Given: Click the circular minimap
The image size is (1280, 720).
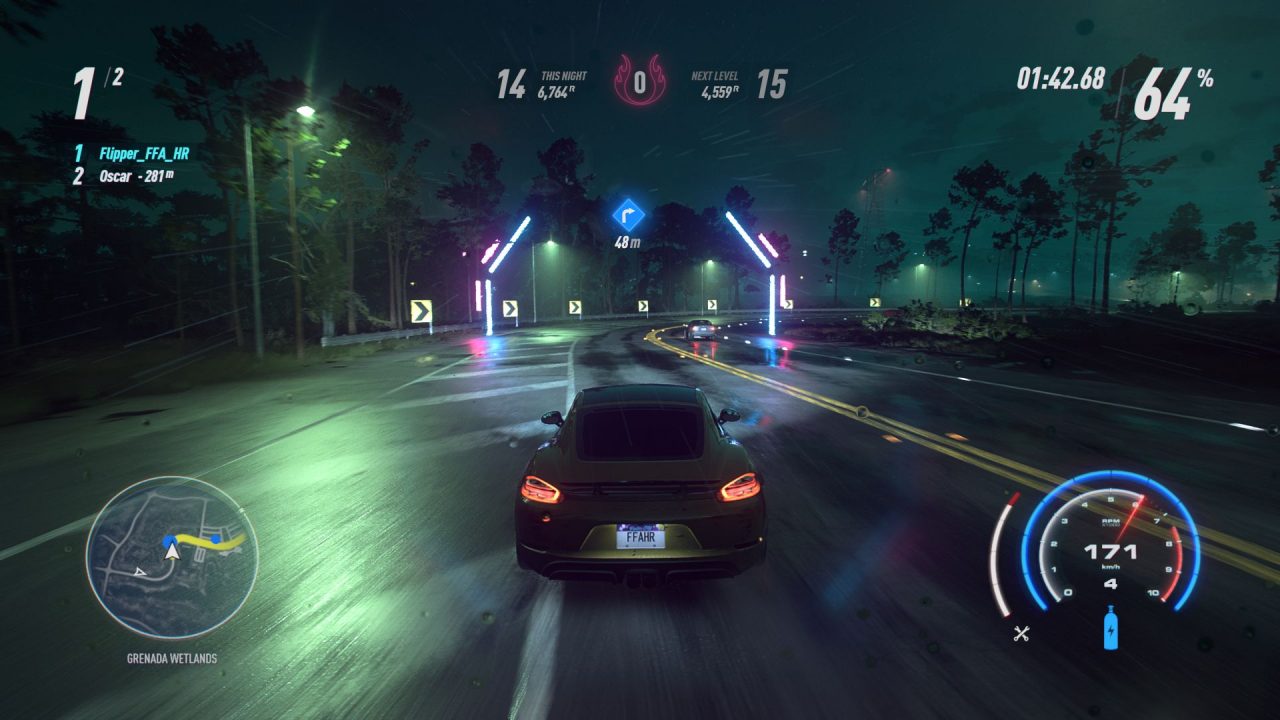Looking at the screenshot, I should (171, 557).
